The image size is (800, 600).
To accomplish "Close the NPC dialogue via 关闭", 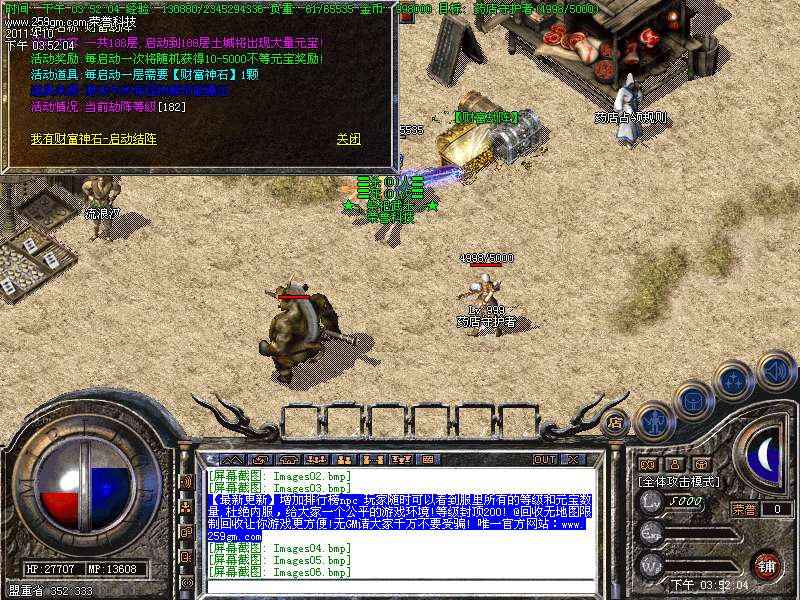I will pyautogui.click(x=348, y=140).
